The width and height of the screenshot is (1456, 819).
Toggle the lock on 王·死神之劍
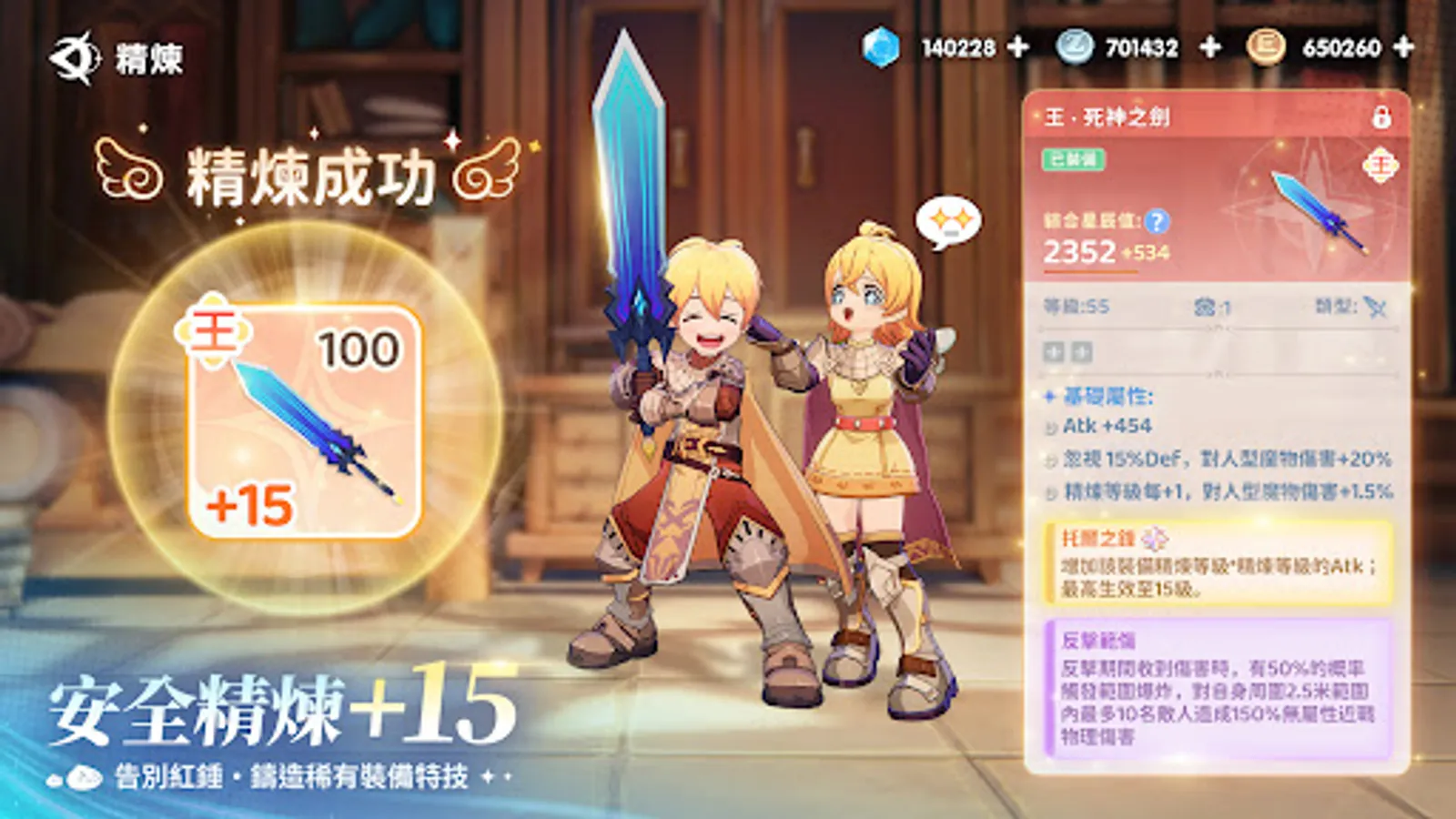[x=1383, y=118]
